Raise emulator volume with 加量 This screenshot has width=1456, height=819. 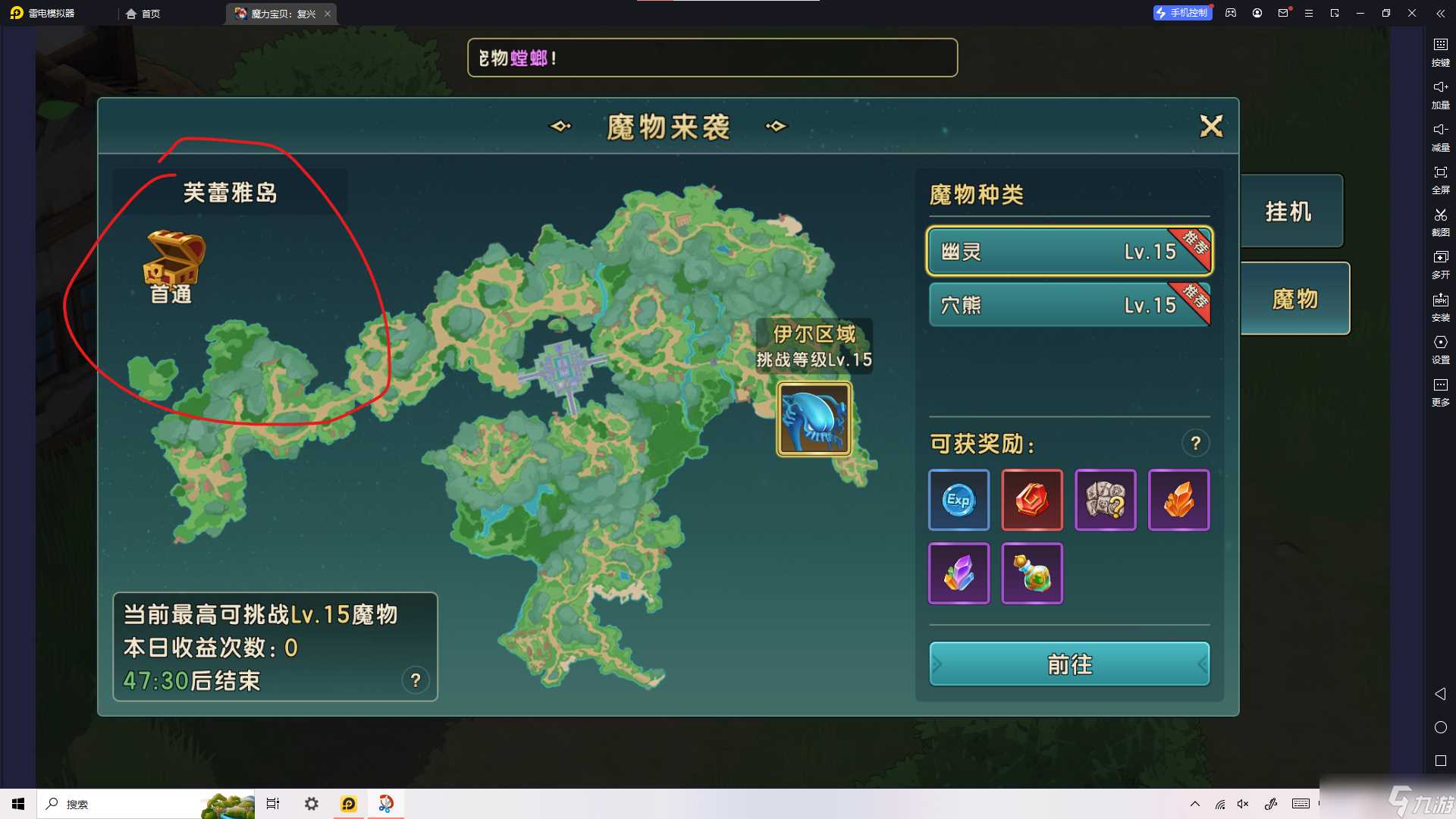(x=1441, y=93)
